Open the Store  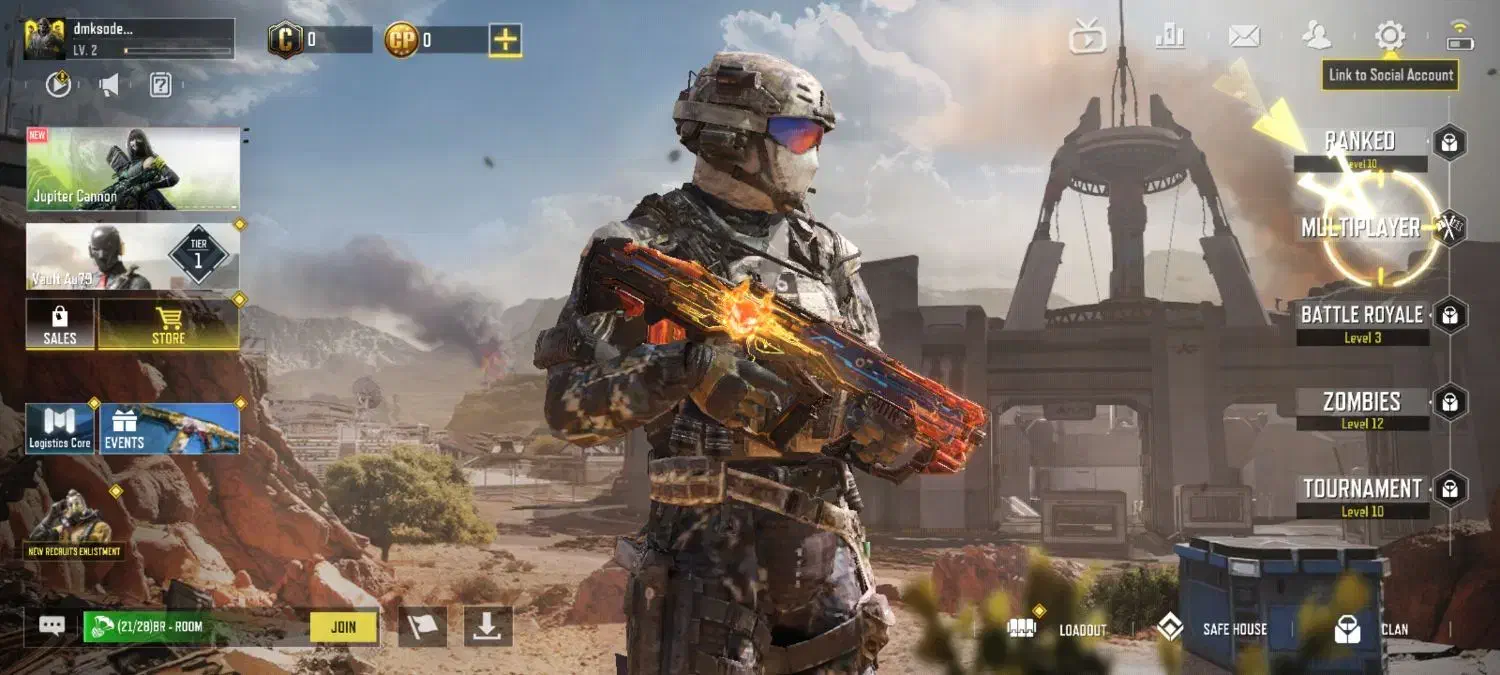168,324
